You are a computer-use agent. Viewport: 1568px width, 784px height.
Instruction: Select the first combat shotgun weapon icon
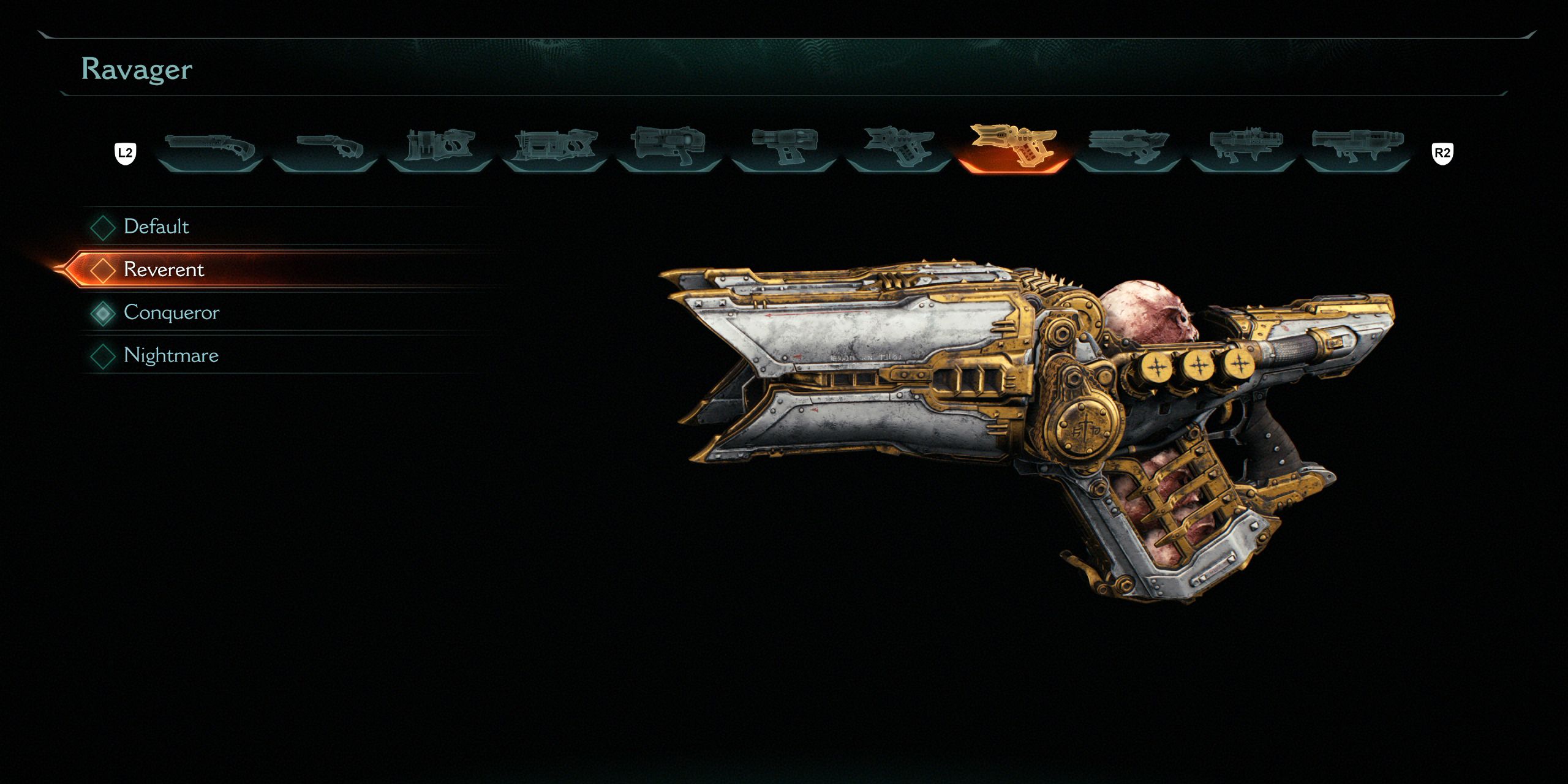pos(211,147)
